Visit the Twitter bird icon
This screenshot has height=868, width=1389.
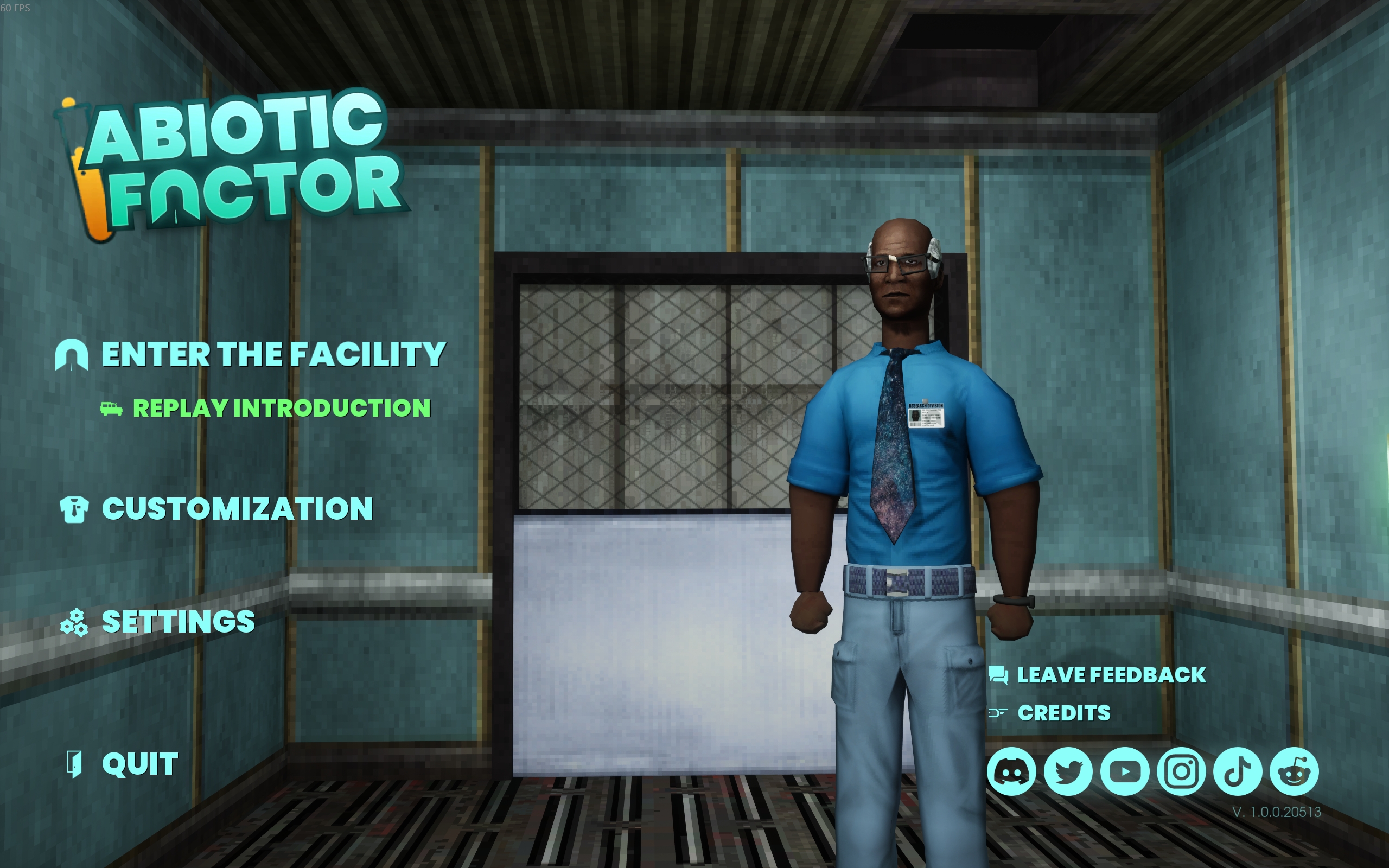coord(1068,771)
